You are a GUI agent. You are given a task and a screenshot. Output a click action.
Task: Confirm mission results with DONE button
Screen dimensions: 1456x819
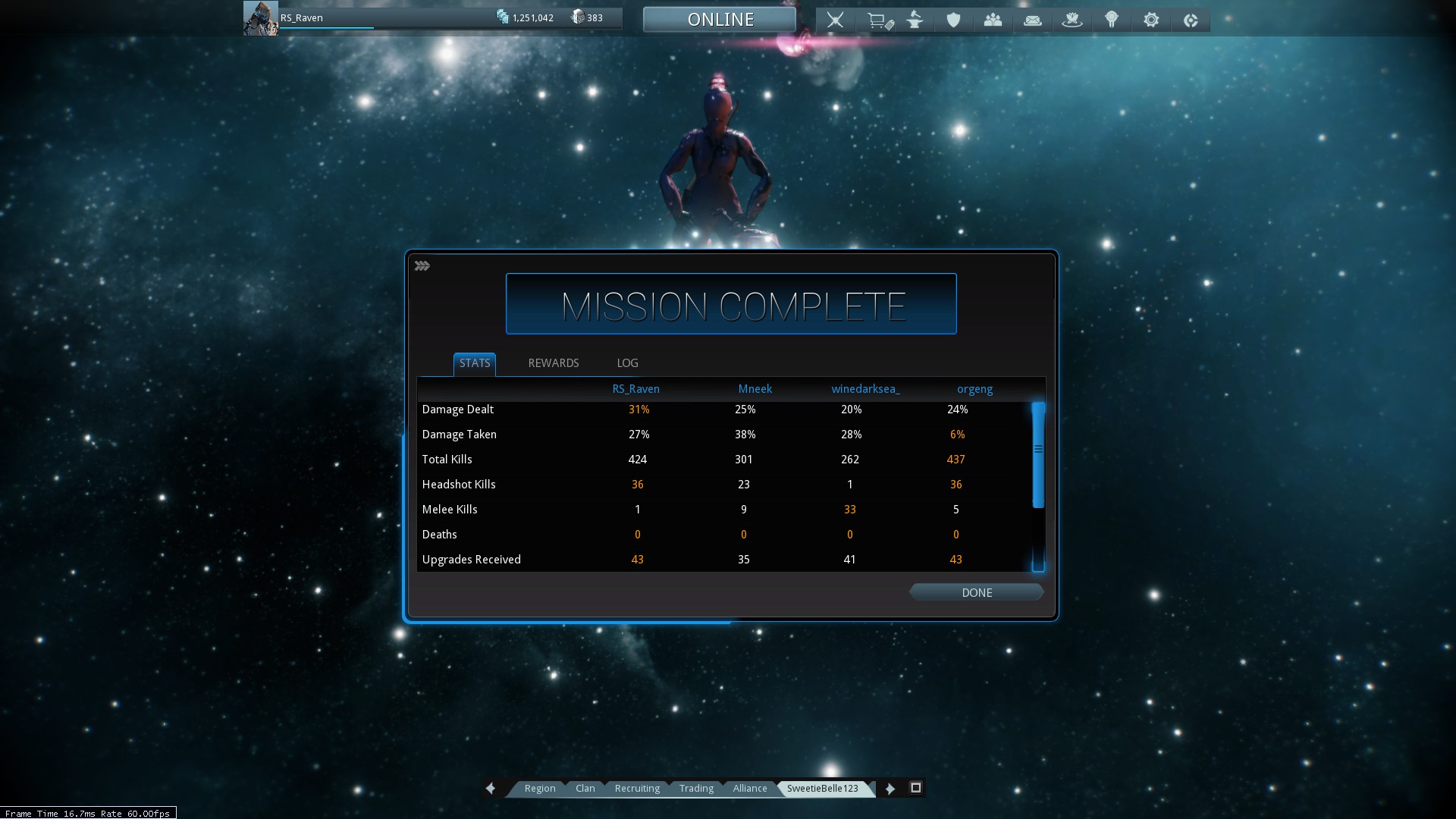pyautogui.click(x=976, y=592)
